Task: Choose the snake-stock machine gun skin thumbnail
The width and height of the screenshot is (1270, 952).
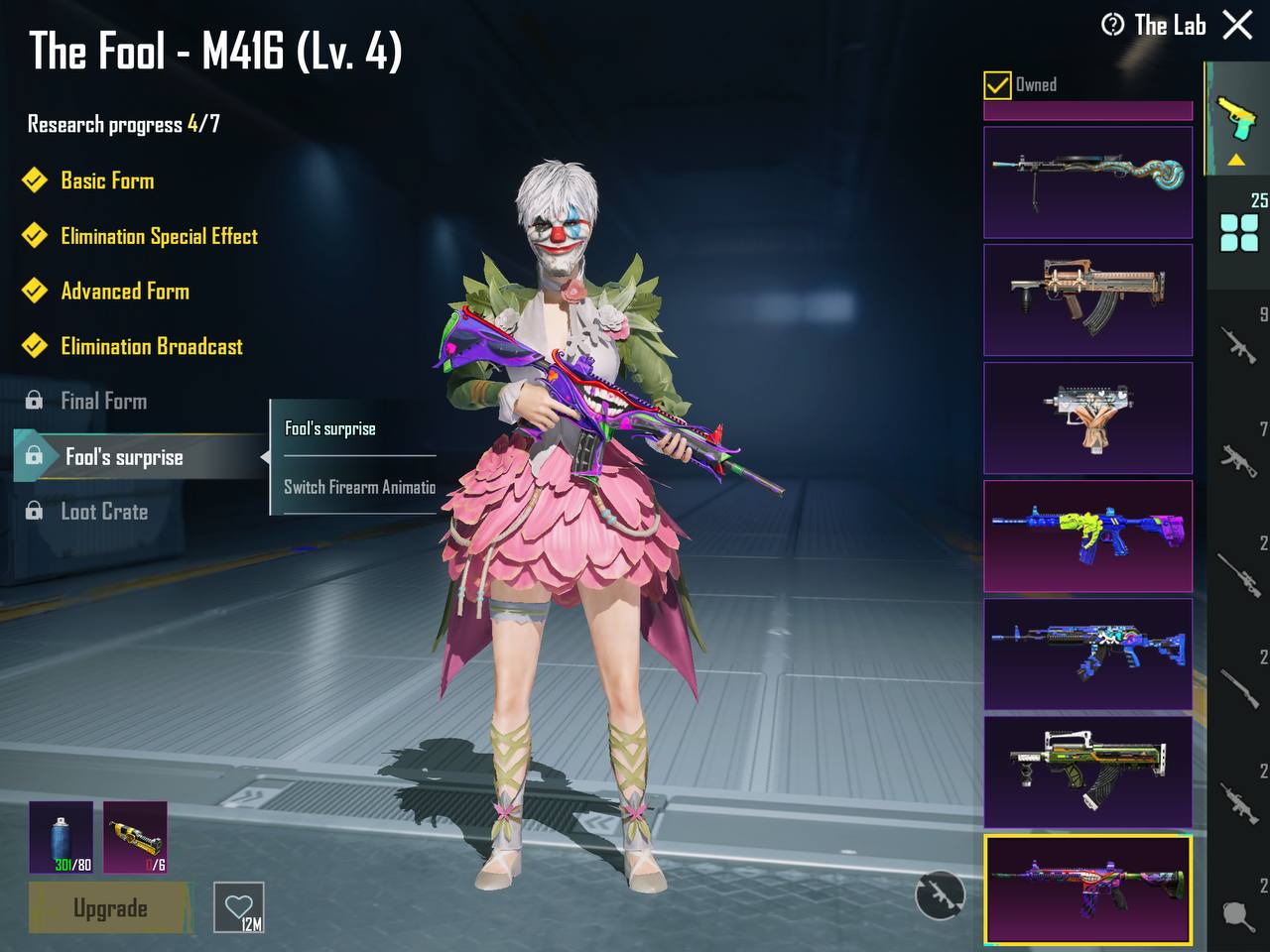Action: tap(1087, 181)
